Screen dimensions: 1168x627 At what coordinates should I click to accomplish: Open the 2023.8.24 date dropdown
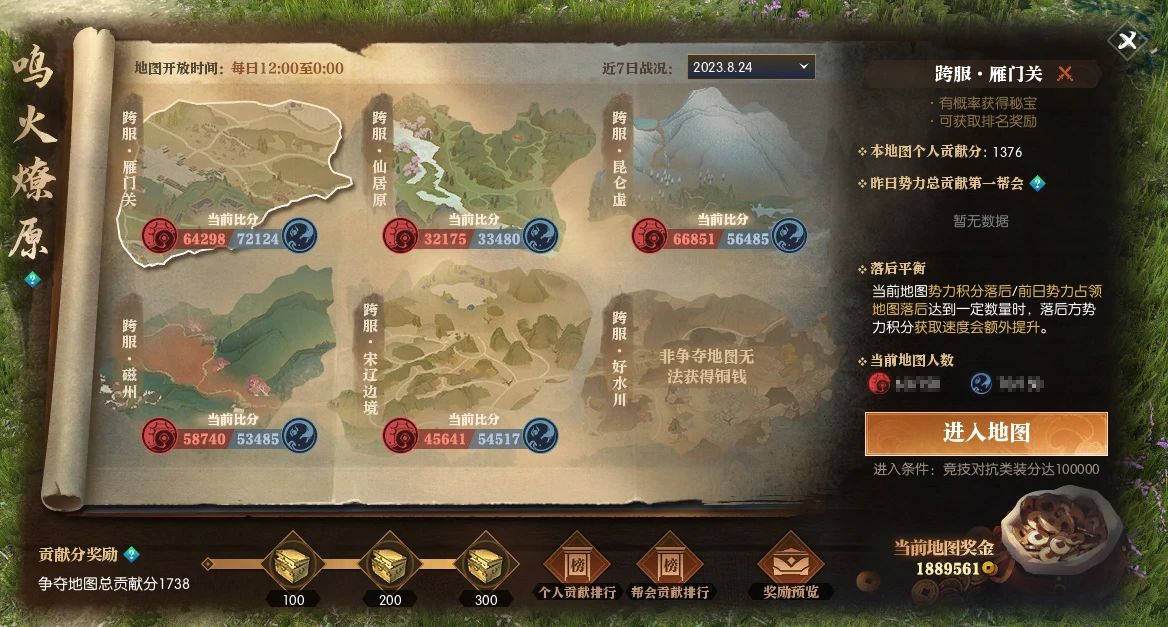[x=750, y=67]
